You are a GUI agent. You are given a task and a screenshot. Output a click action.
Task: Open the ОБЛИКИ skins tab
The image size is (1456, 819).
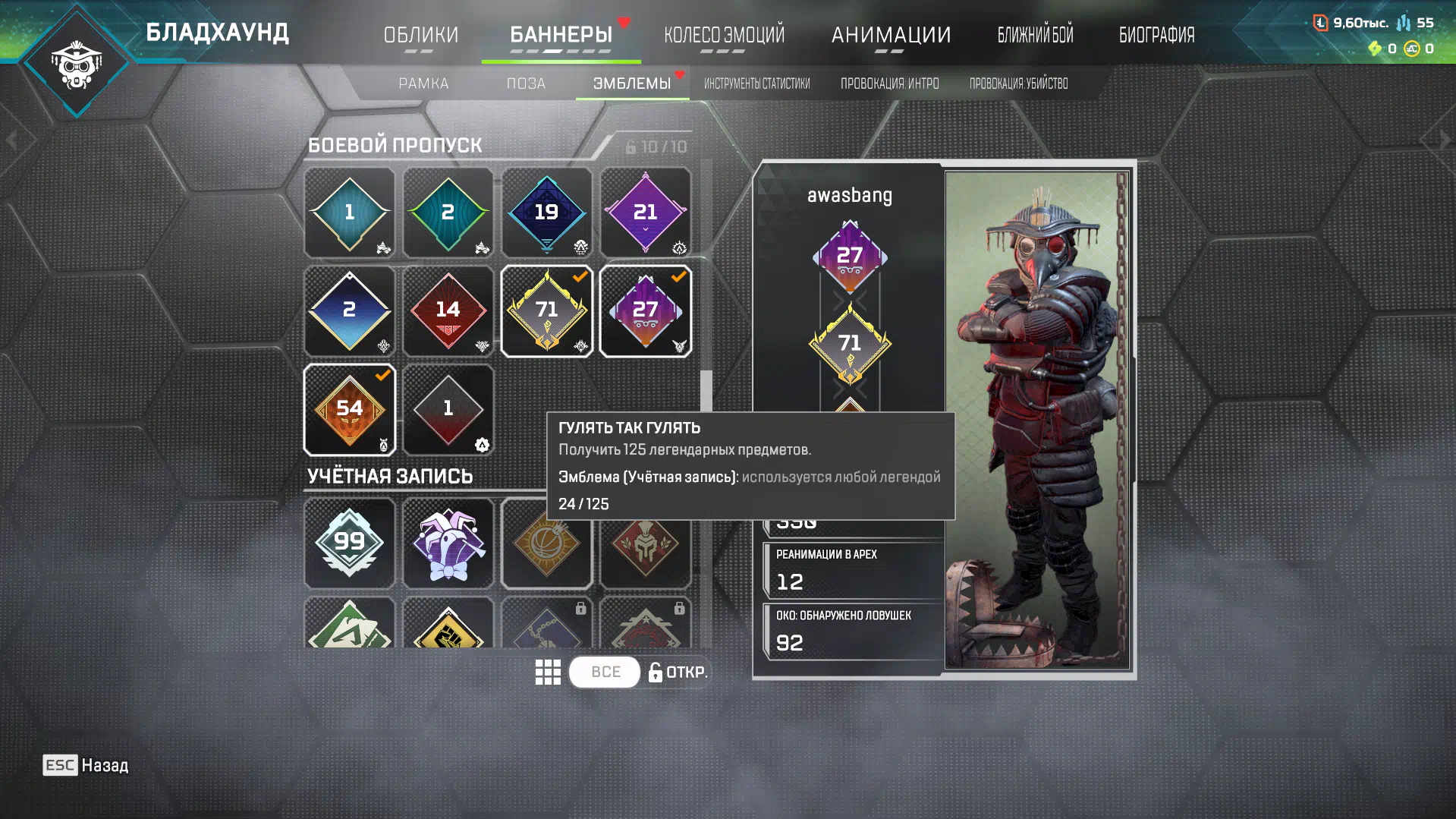(420, 35)
